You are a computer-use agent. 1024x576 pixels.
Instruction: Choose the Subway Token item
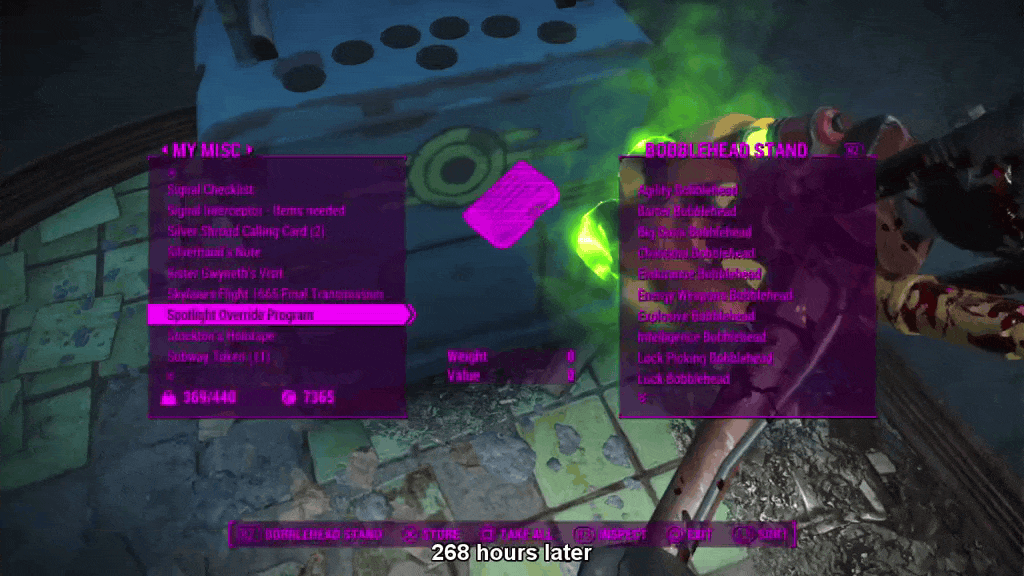(x=218, y=358)
